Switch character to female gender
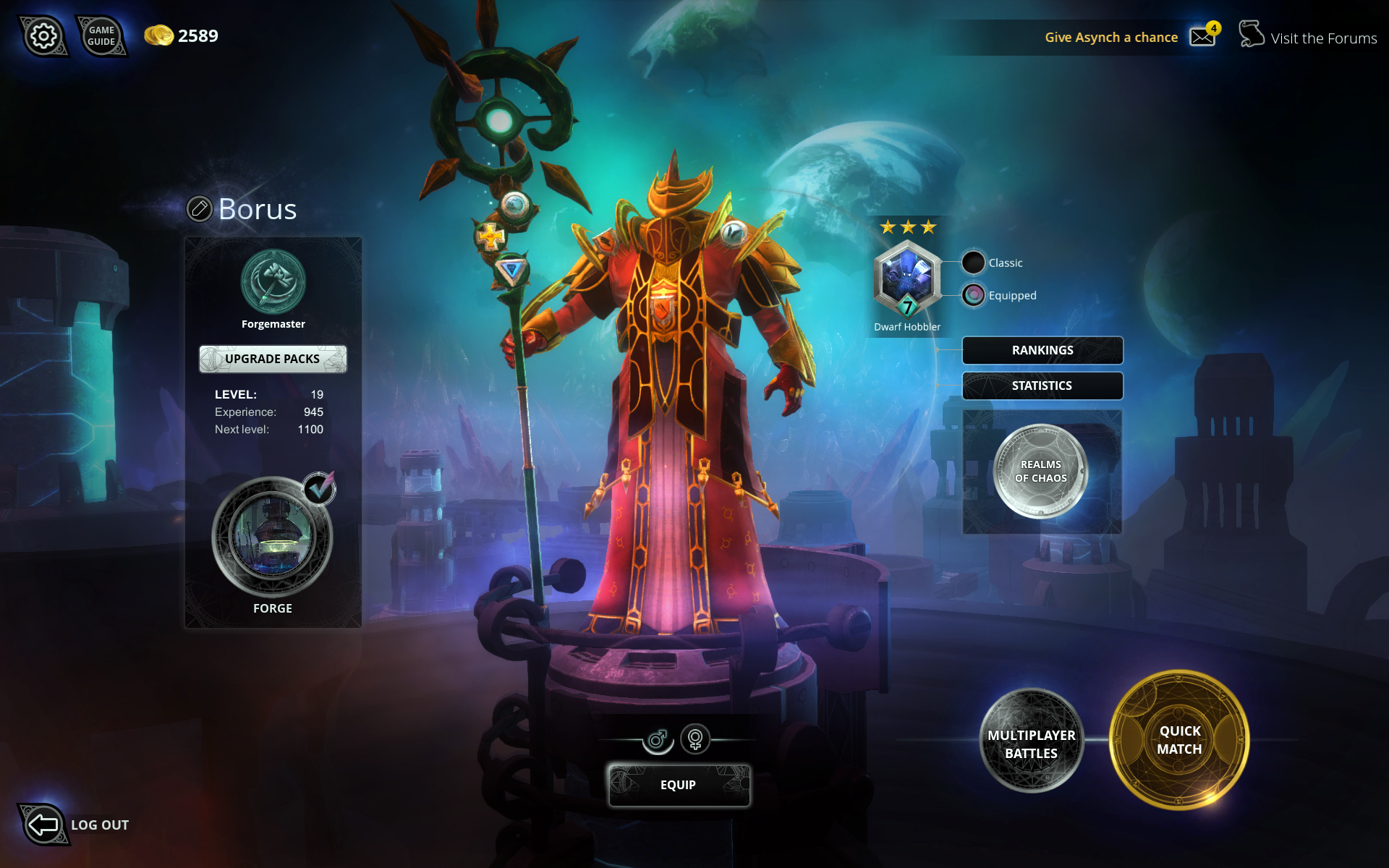The height and width of the screenshot is (868, 1389). (x=695, y=739)
